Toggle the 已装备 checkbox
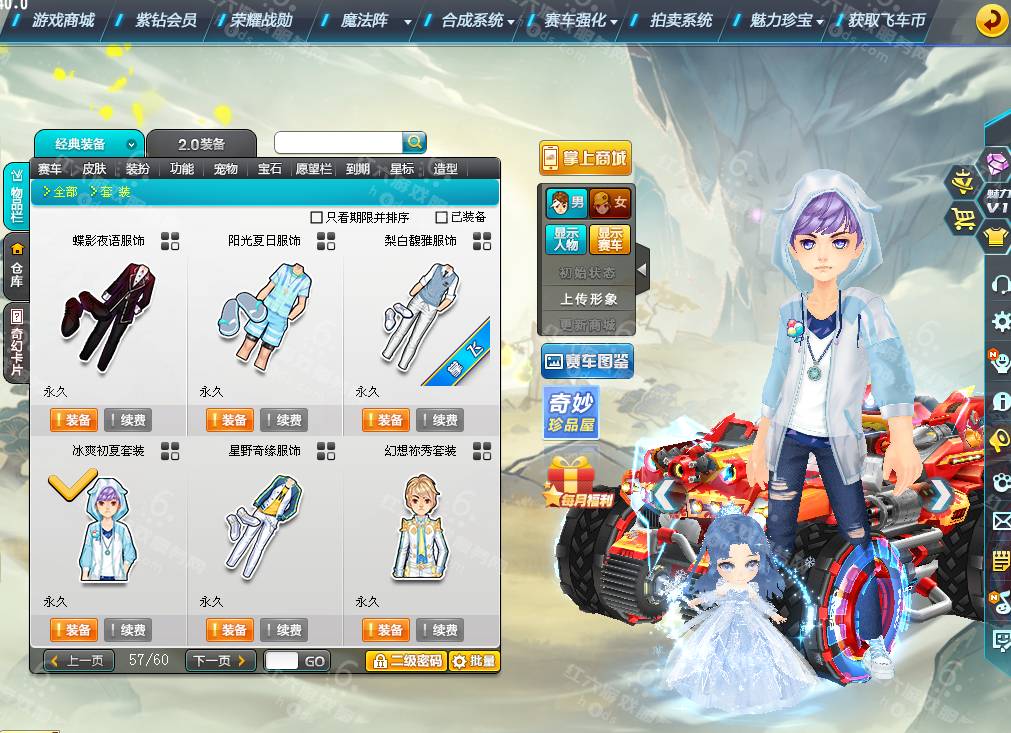1011x733 pixels. (442, 217)
